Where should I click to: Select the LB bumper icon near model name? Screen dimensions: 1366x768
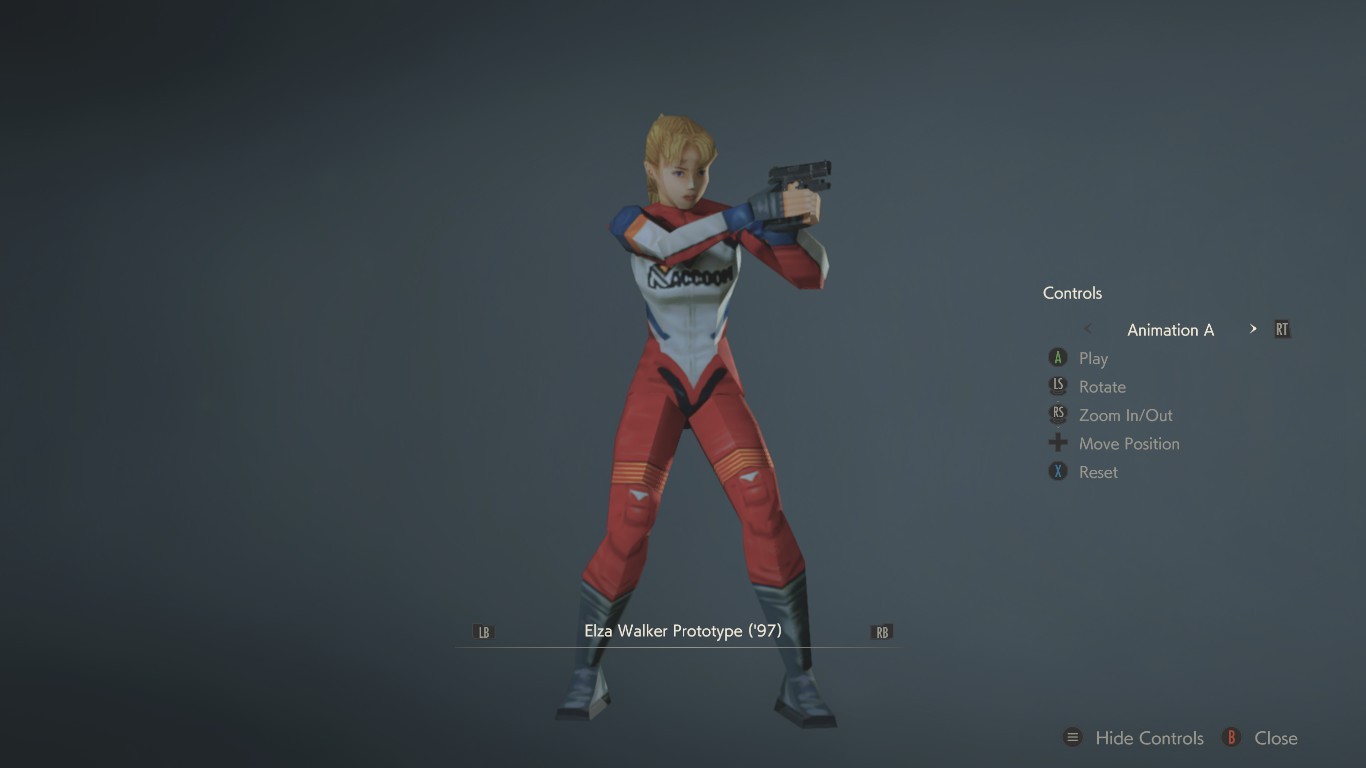pyautogui.click(x=484, y=631)
